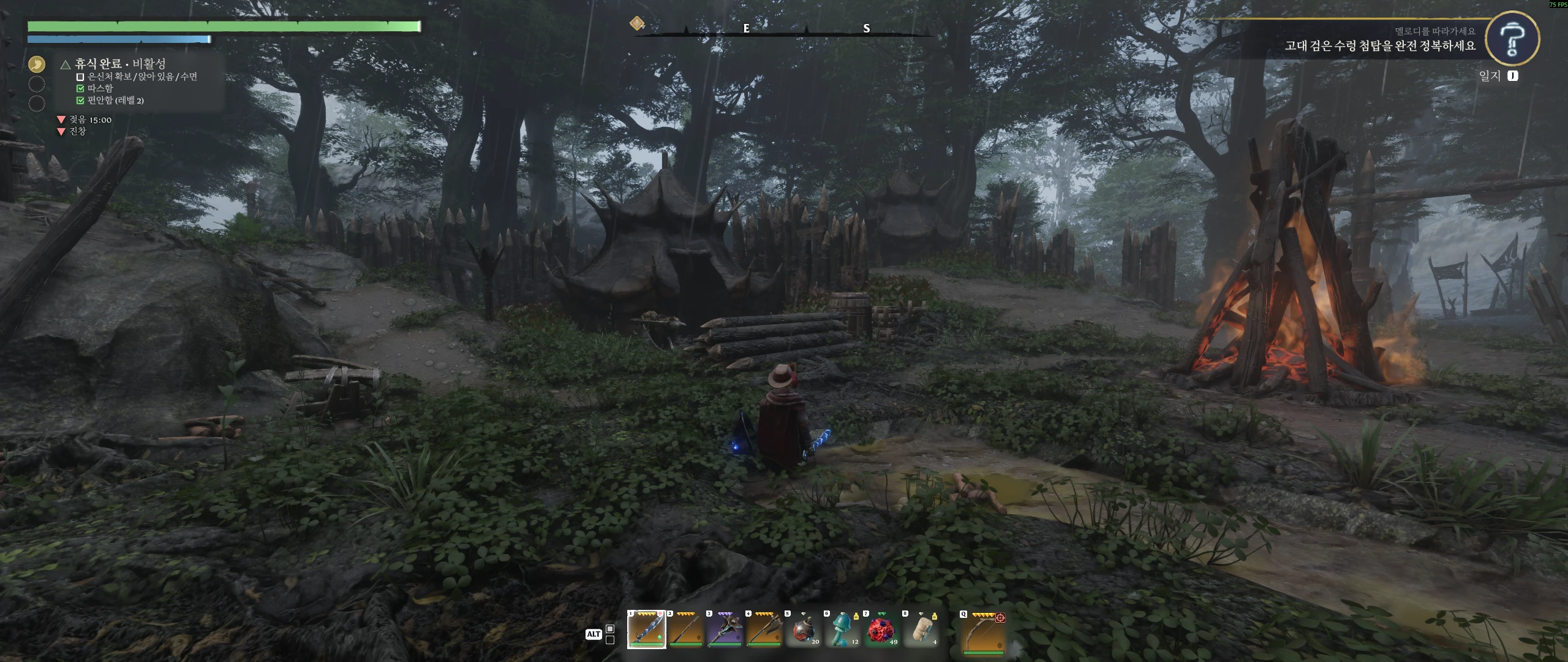The image size is (1568, 662).
Task: Toggle the upper hotbar page indicator square
Action: (x=610, y=629)
